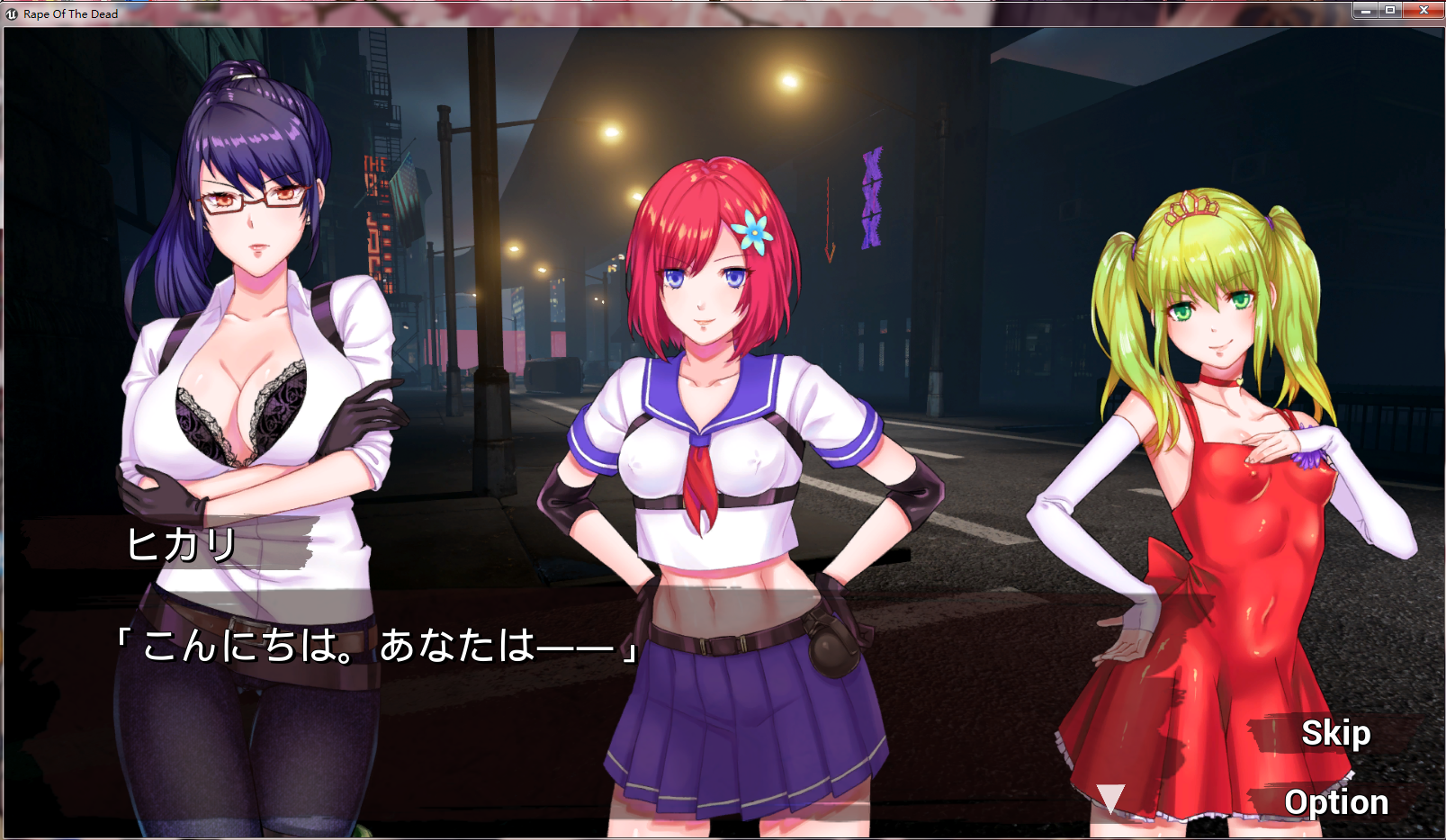Open the Option menu
1446x840 pixels.
[1335, 802]
